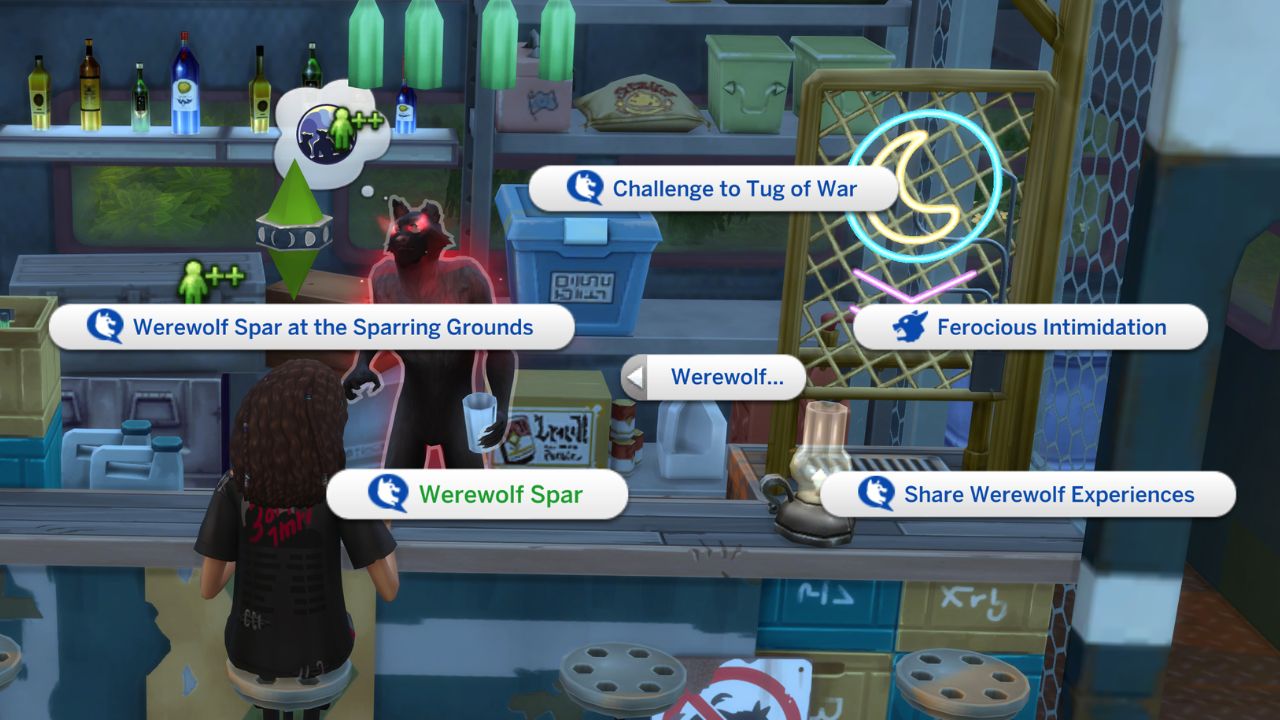This screenshot has width=1280, height=720.
Task: Click the wolf icon beside the Sparring Grounds option
Action: coord(103,327)
